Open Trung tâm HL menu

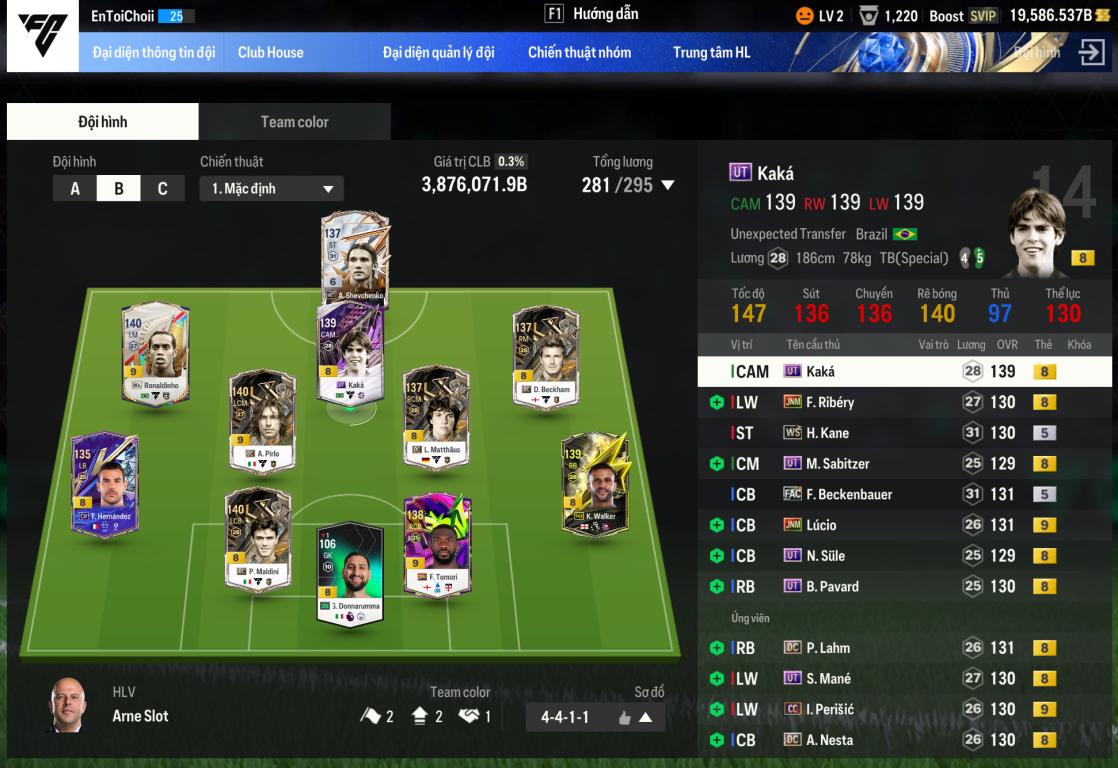(711, 53)
